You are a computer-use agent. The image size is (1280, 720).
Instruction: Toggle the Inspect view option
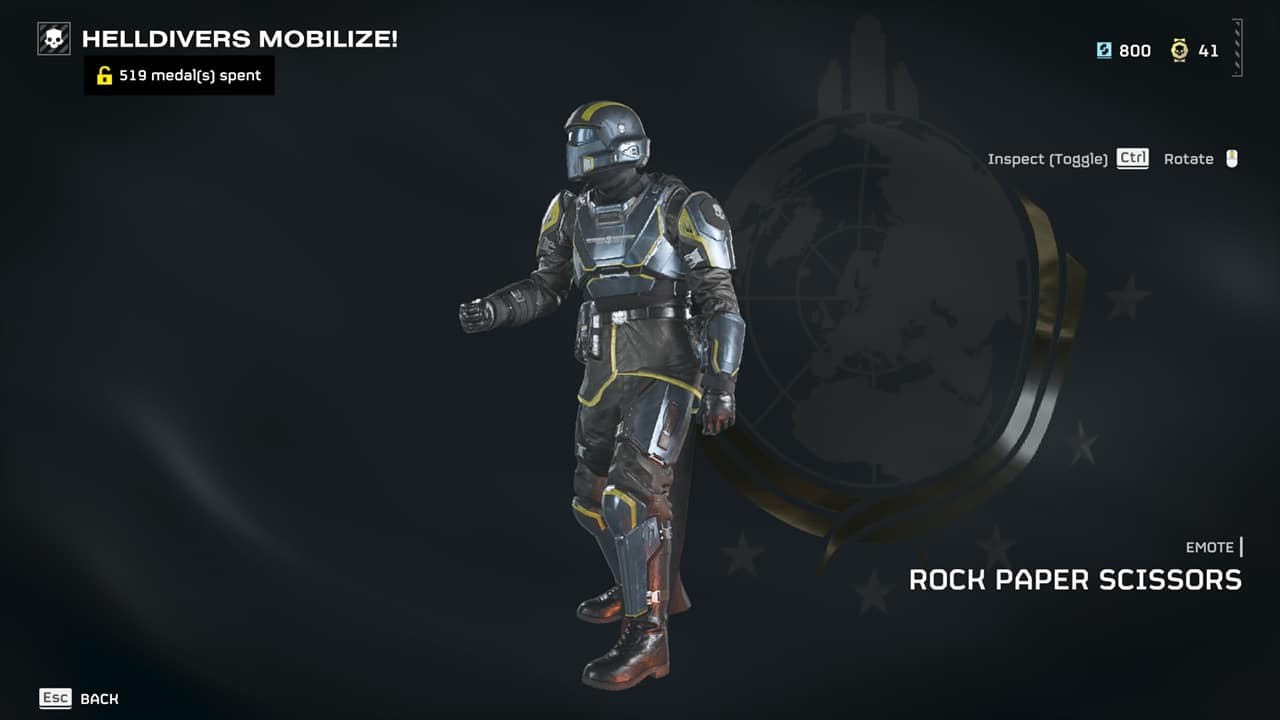1067,159
